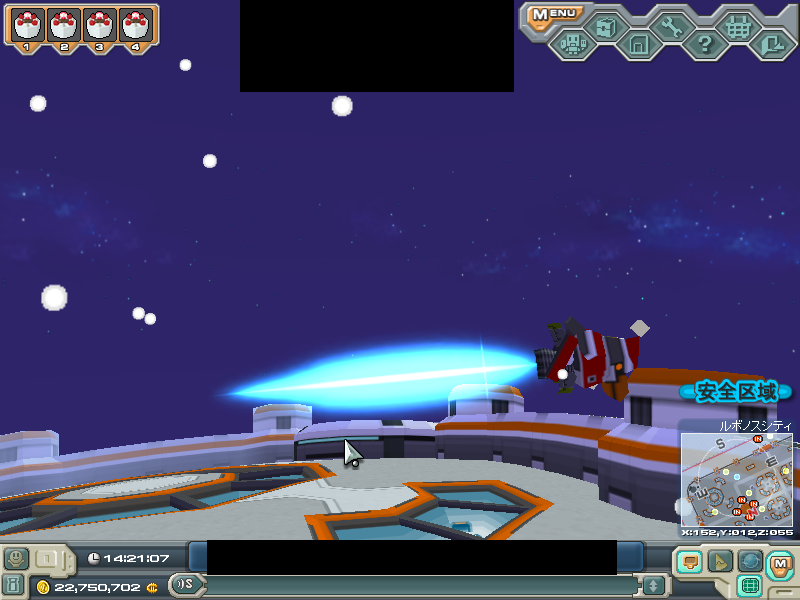Open the shopping basket icon
This screenshot has width=800, height=600.
tap(738, 27)
